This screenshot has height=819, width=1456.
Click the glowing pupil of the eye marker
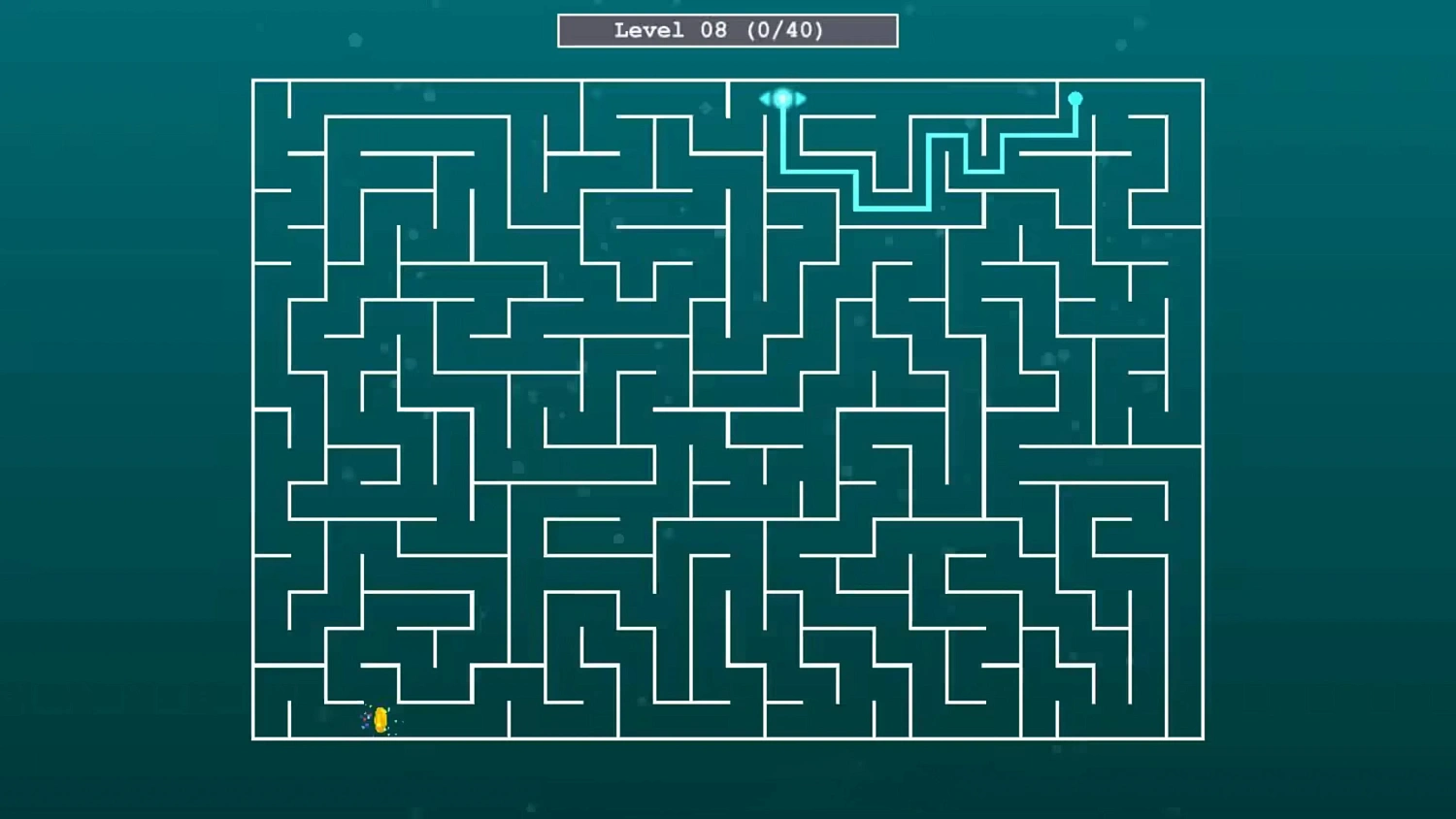coord(782,98)
